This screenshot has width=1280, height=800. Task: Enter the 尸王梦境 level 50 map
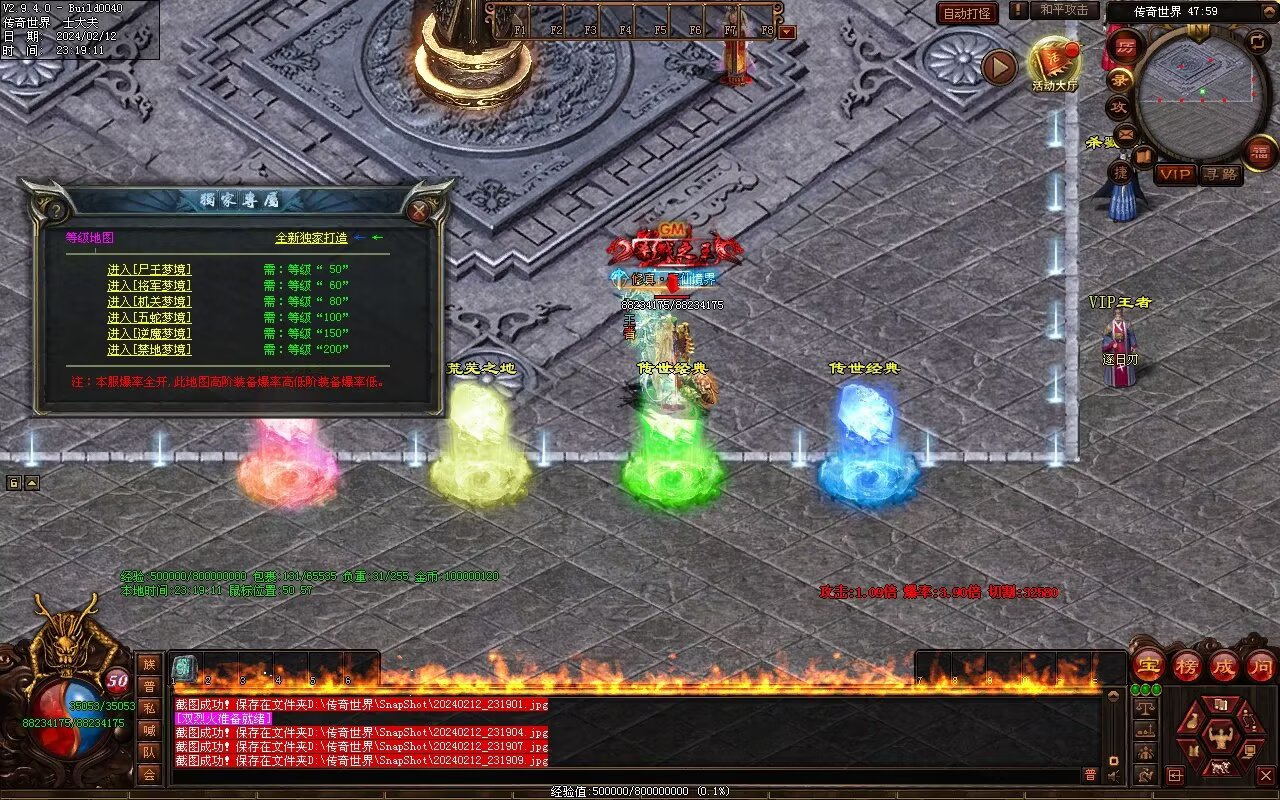(x=149, y=270)
